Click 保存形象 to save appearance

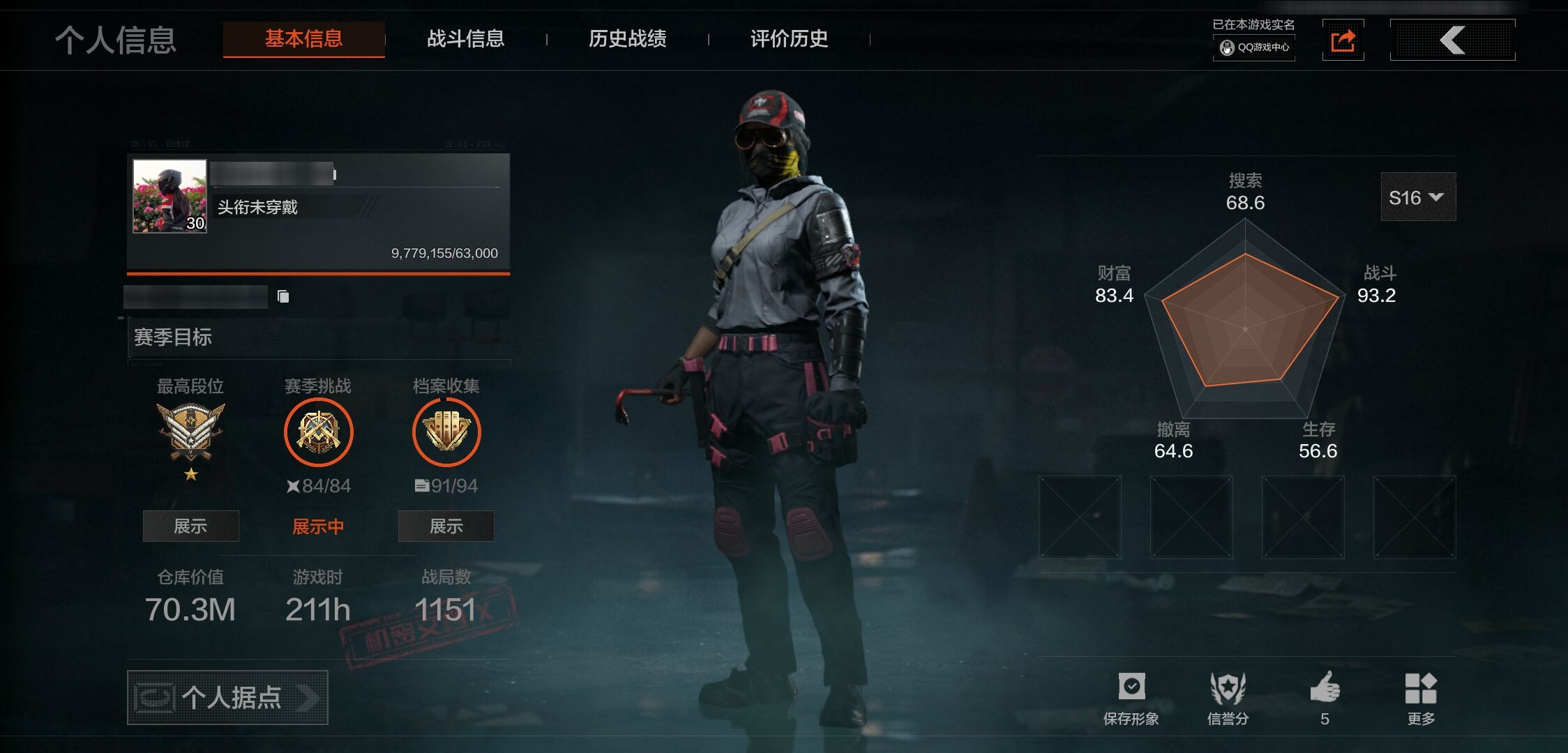tap(1131, 698)
